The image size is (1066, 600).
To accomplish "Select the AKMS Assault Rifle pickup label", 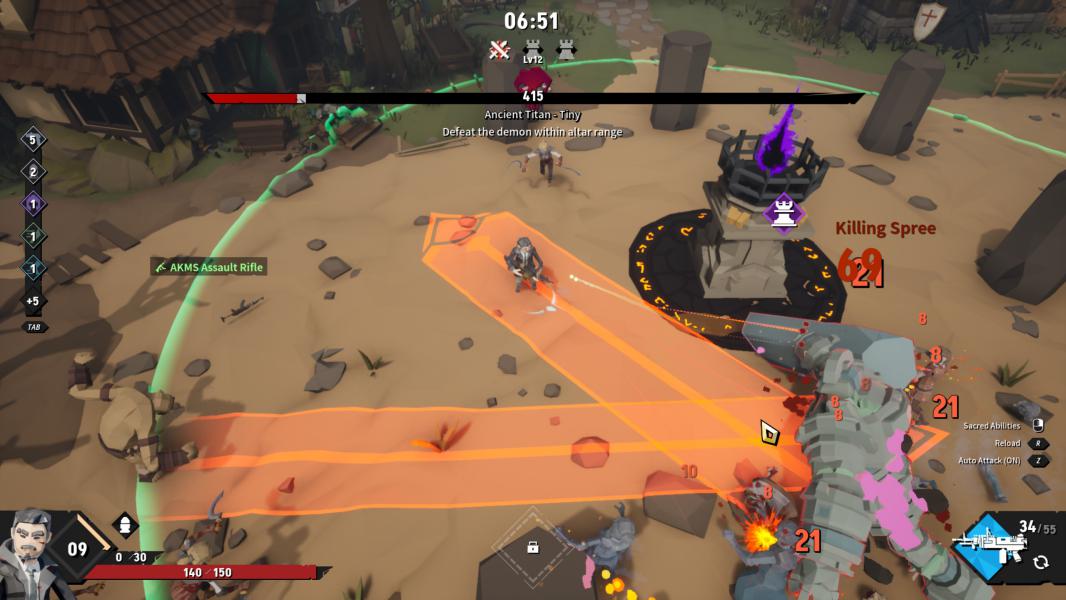I will (209, 267).
